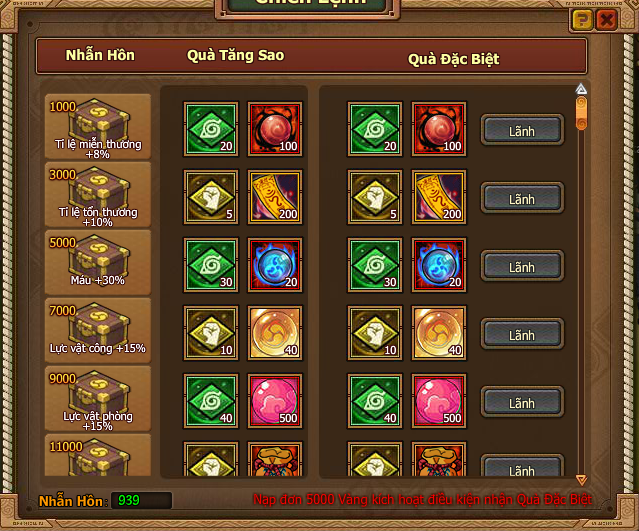Pick the 5000 chest labeled Máu +30%
The height and width of the screenshot is (531, 639).
tap(98, 262)
